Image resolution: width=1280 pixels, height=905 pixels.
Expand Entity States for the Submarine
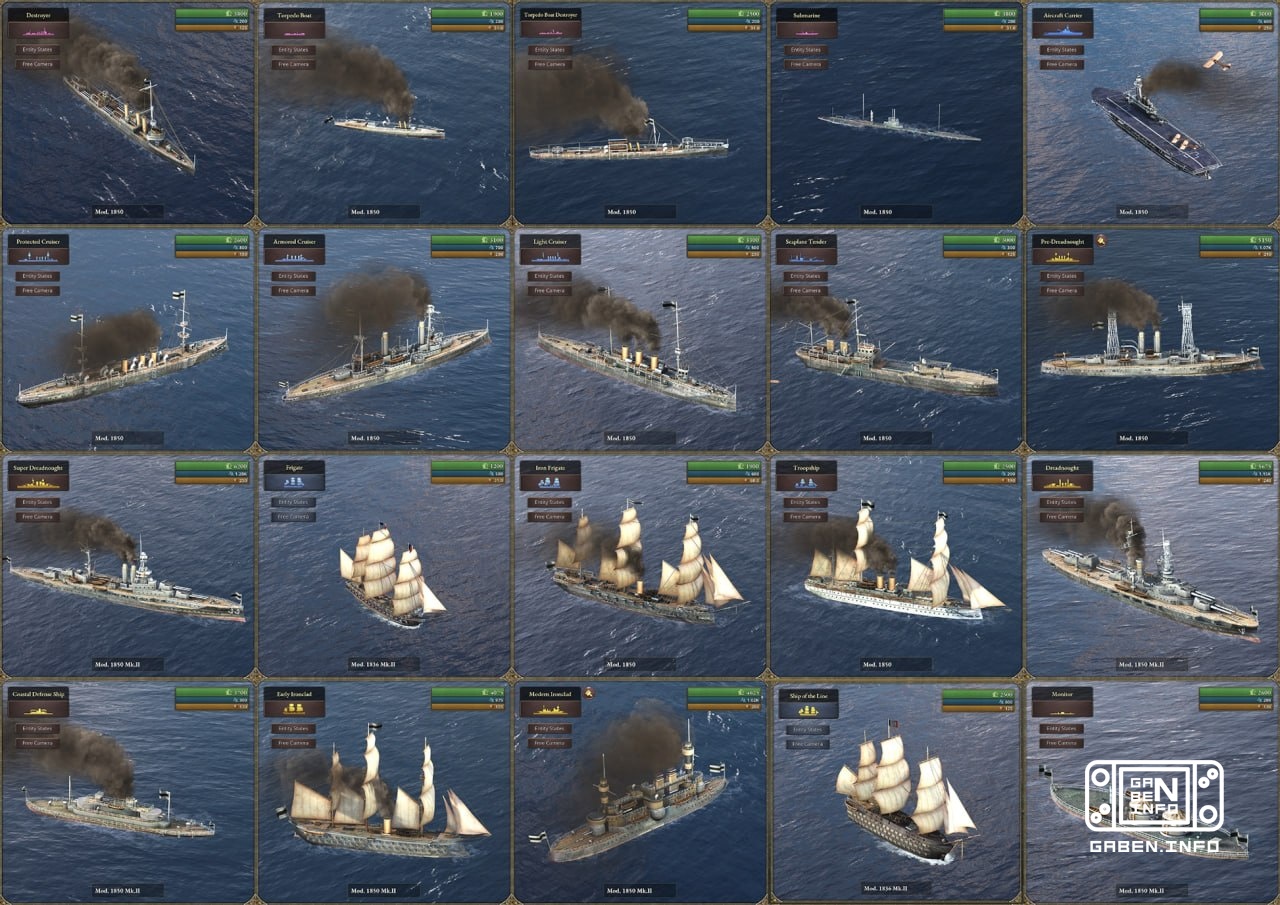pyautogui.click(x=805, y=49)
